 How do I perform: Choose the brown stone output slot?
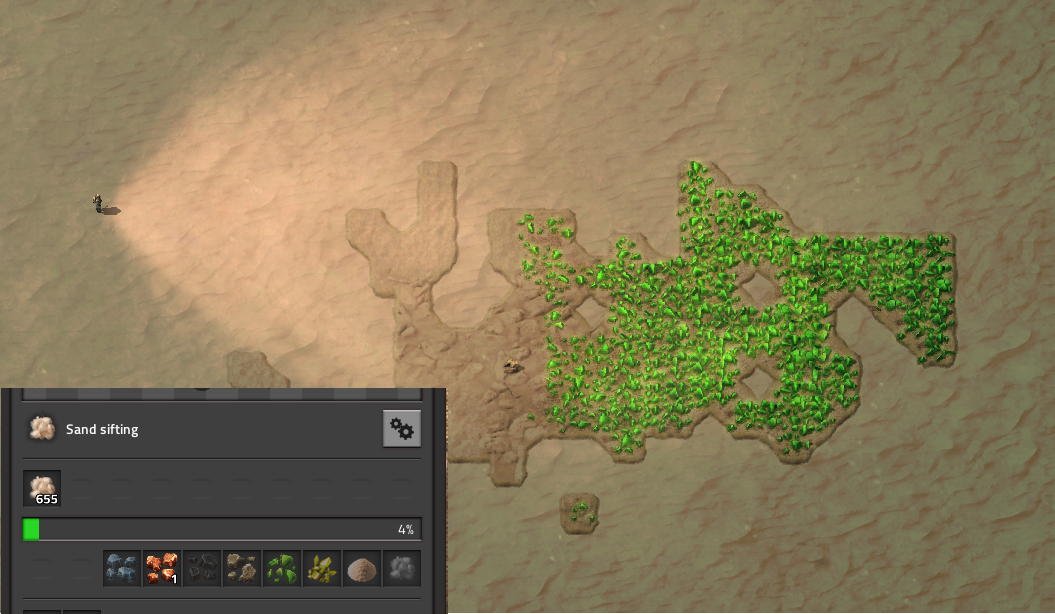pos(242,568)
